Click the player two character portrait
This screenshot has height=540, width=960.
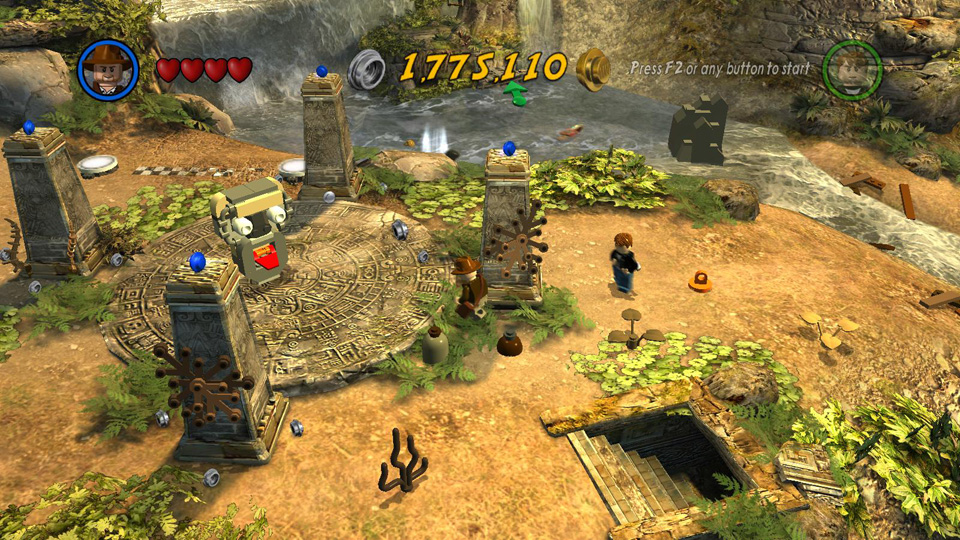coord(851,69)
